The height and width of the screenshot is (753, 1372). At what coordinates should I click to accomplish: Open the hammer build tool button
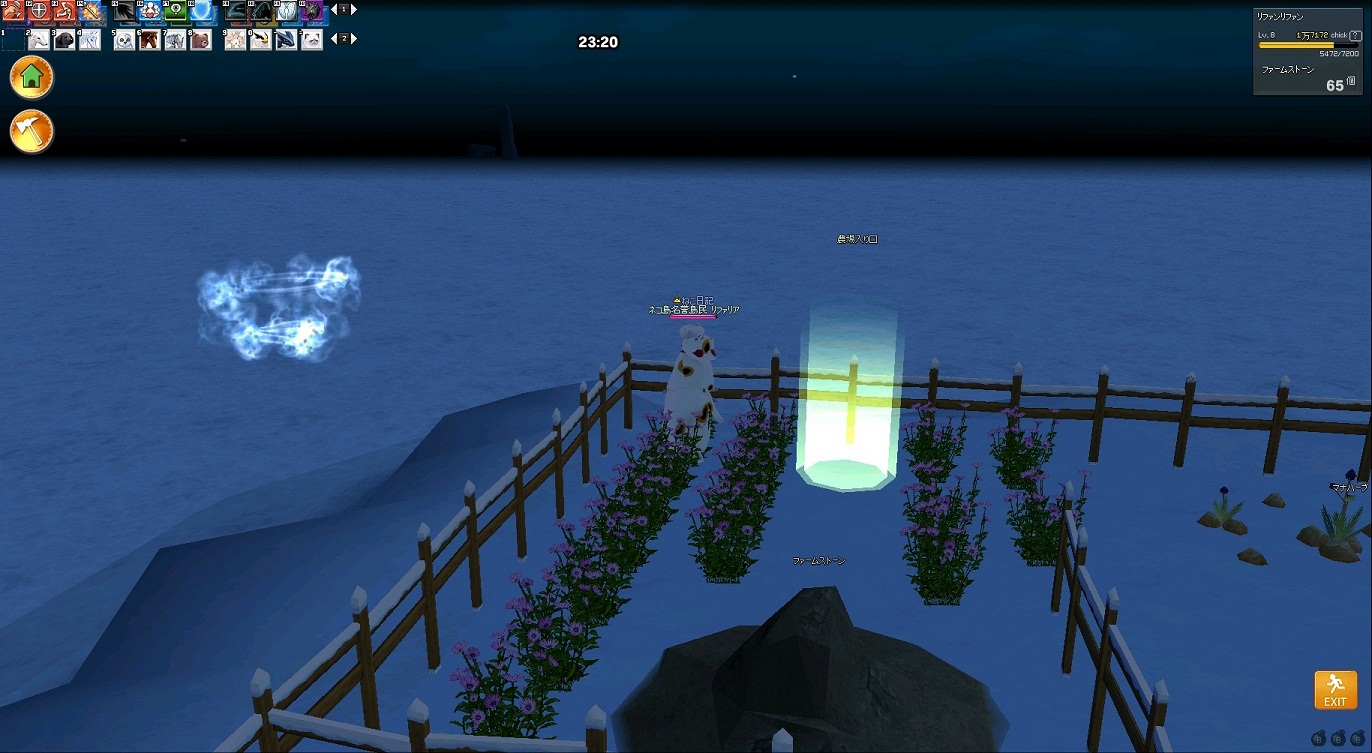tap(31, 131)
